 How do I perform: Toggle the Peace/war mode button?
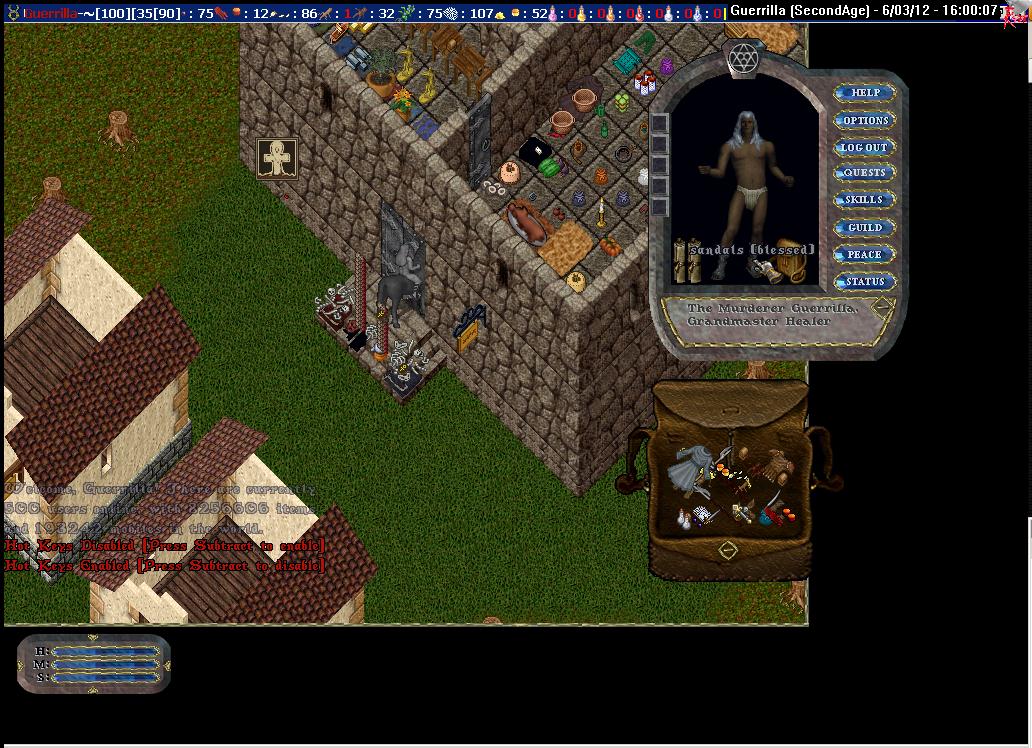click(864, 255)
